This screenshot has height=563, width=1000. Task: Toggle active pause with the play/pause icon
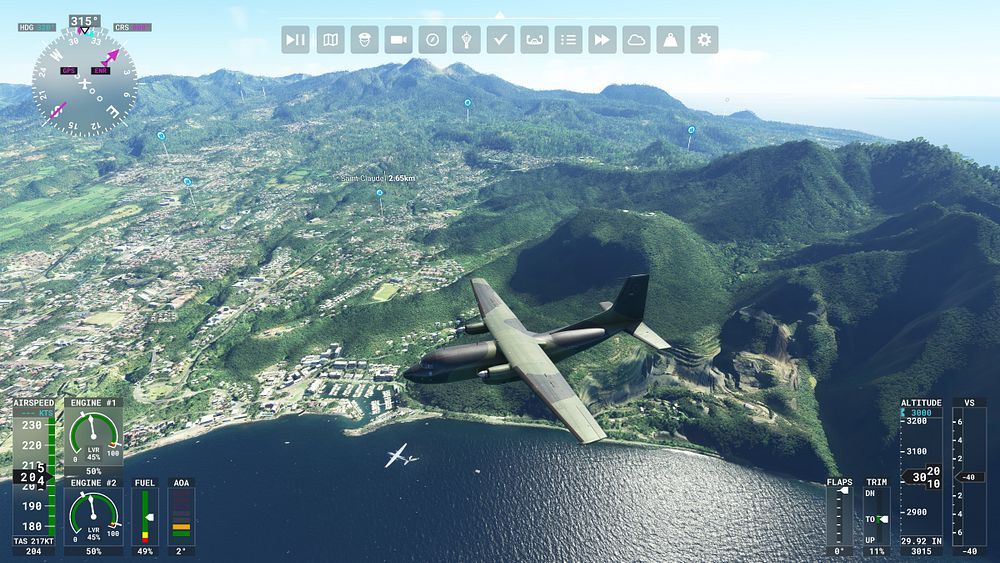[296, 40]
